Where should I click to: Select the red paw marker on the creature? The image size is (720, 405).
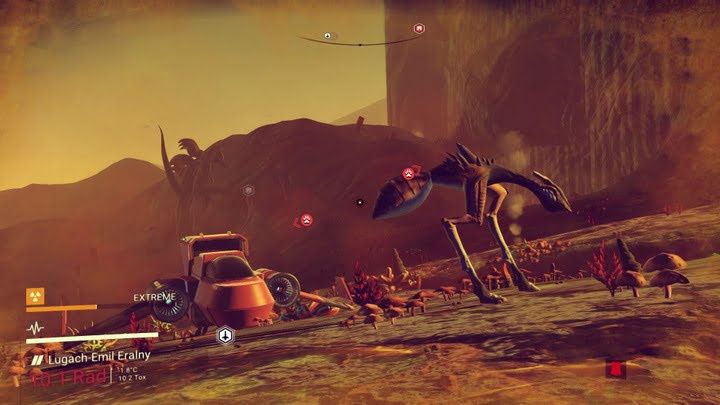408,173
